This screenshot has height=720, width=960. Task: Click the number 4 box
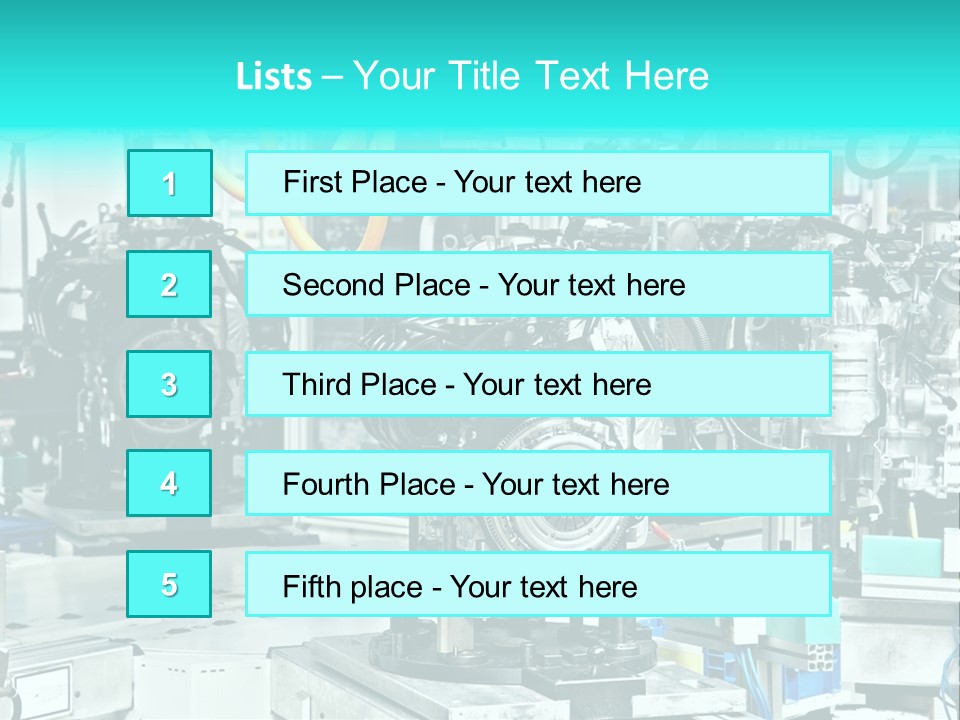tap(169, 484)
